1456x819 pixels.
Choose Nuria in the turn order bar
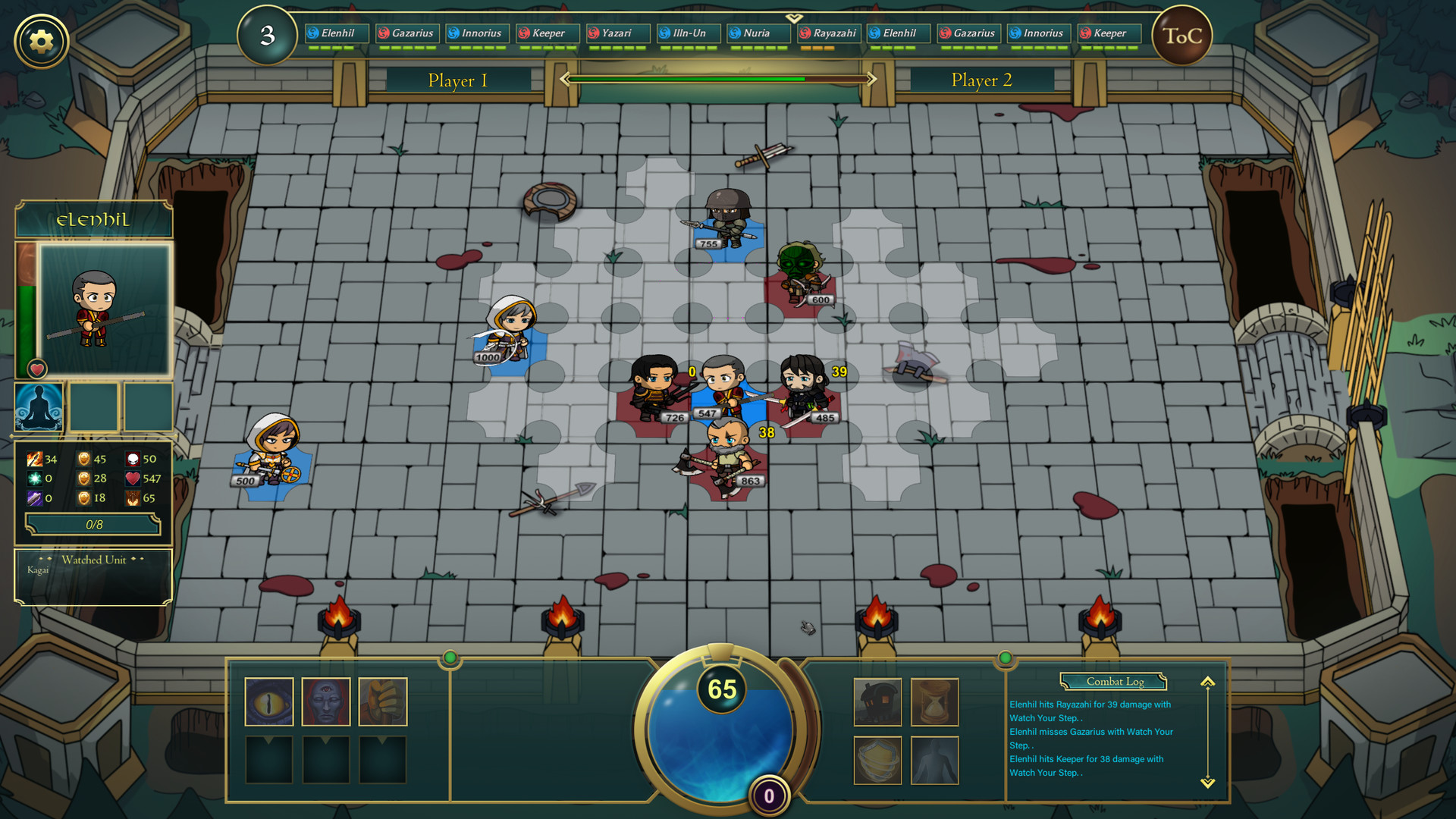(x=757, y=33)
